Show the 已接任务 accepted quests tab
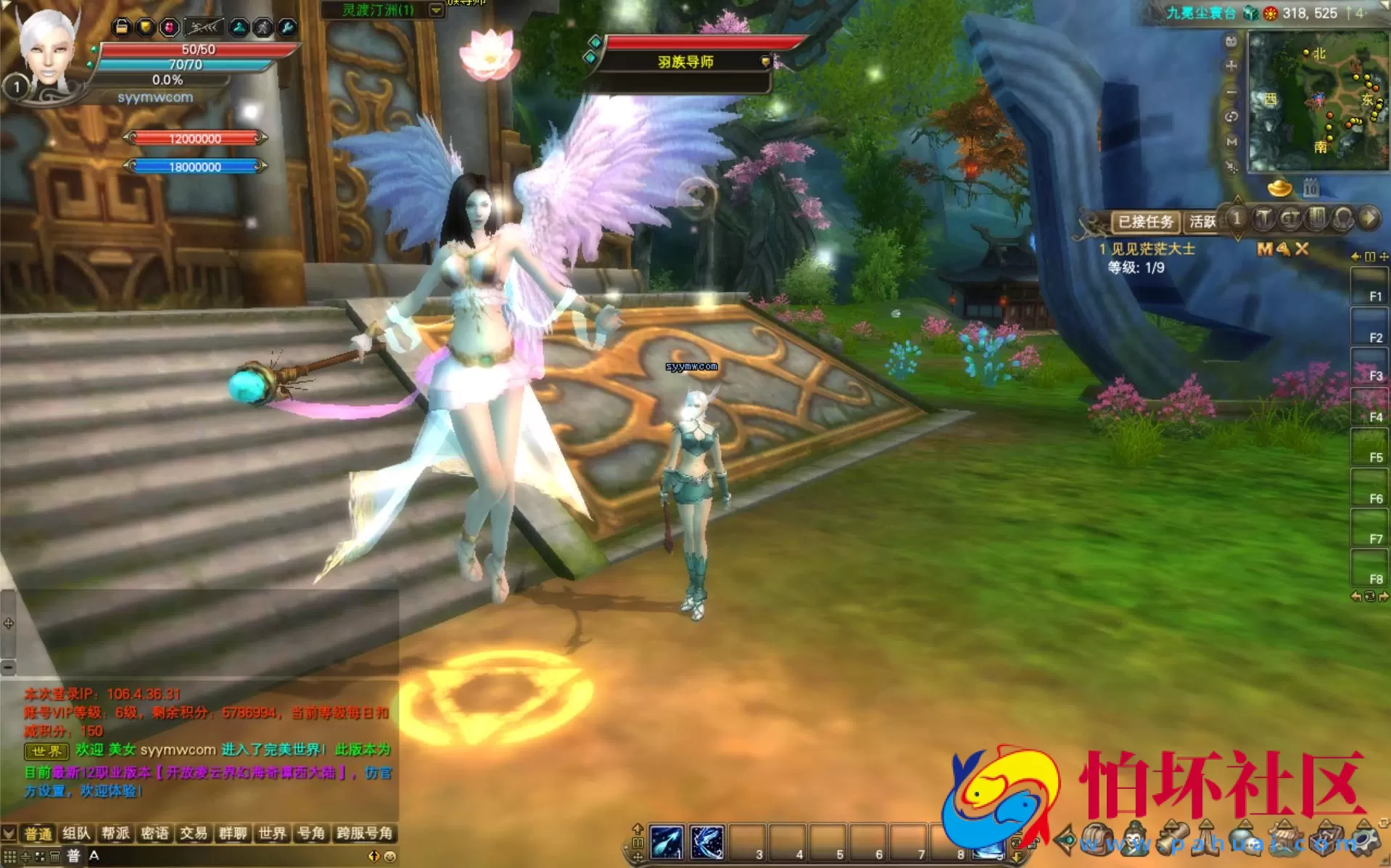The height and width of the screenshot is (868, 1391). tap(1145, 221)
